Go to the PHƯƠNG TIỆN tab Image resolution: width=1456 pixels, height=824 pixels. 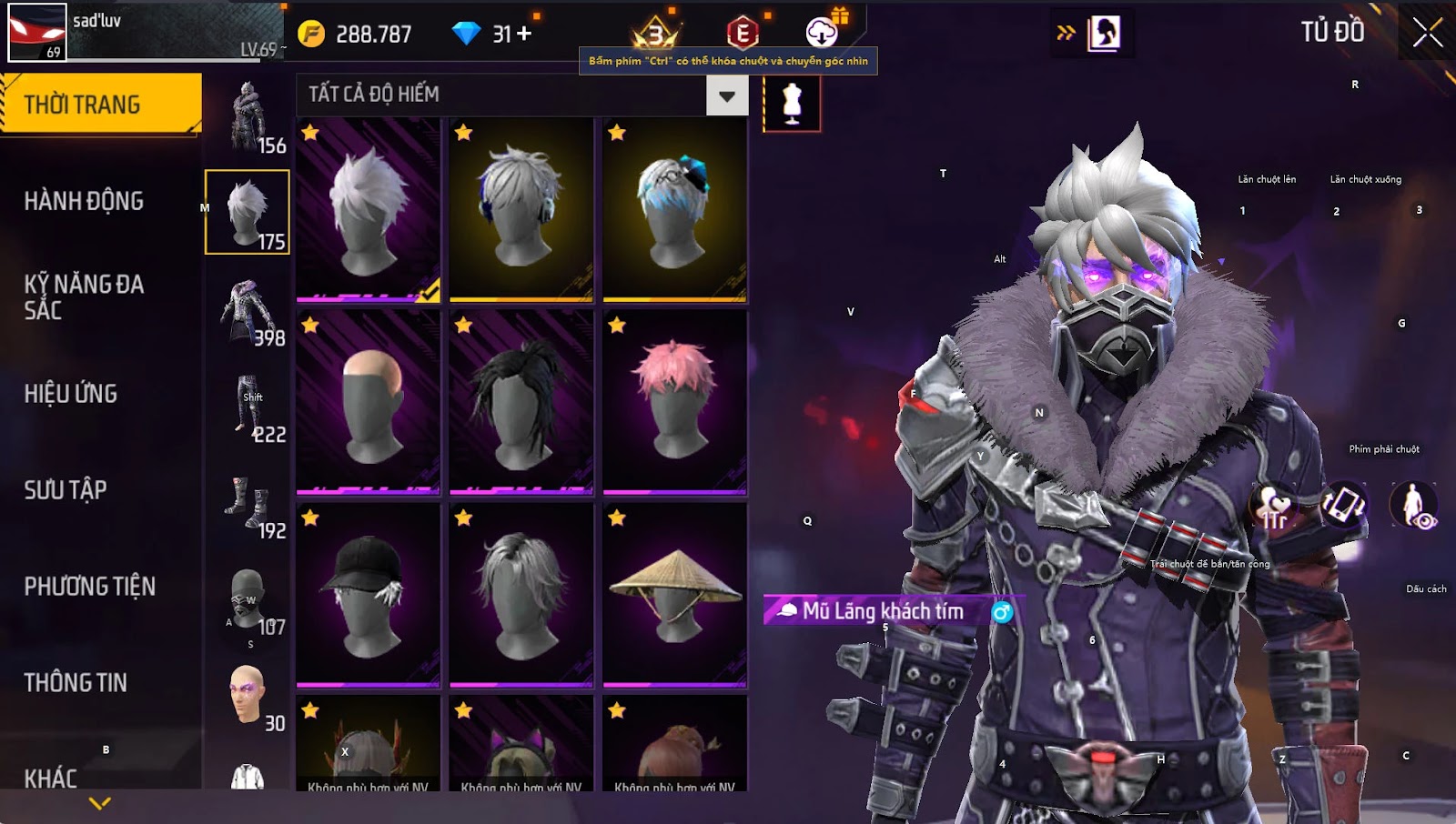tap(89, 587)
